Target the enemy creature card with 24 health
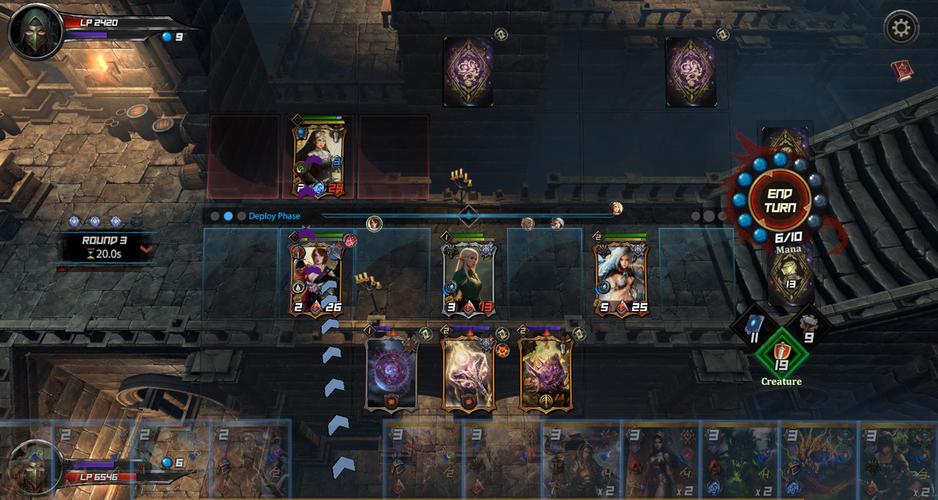 point(319,160)
